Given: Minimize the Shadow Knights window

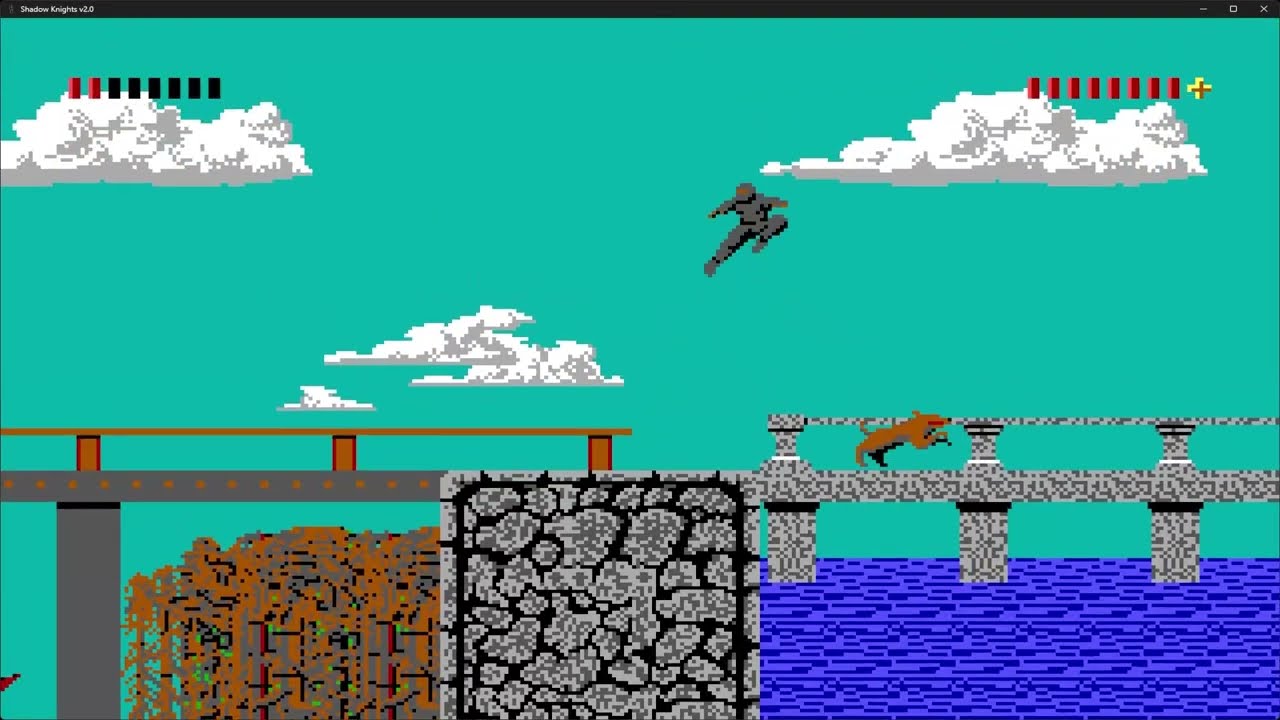Looking at the screenshot, I should coord(1203,9).
